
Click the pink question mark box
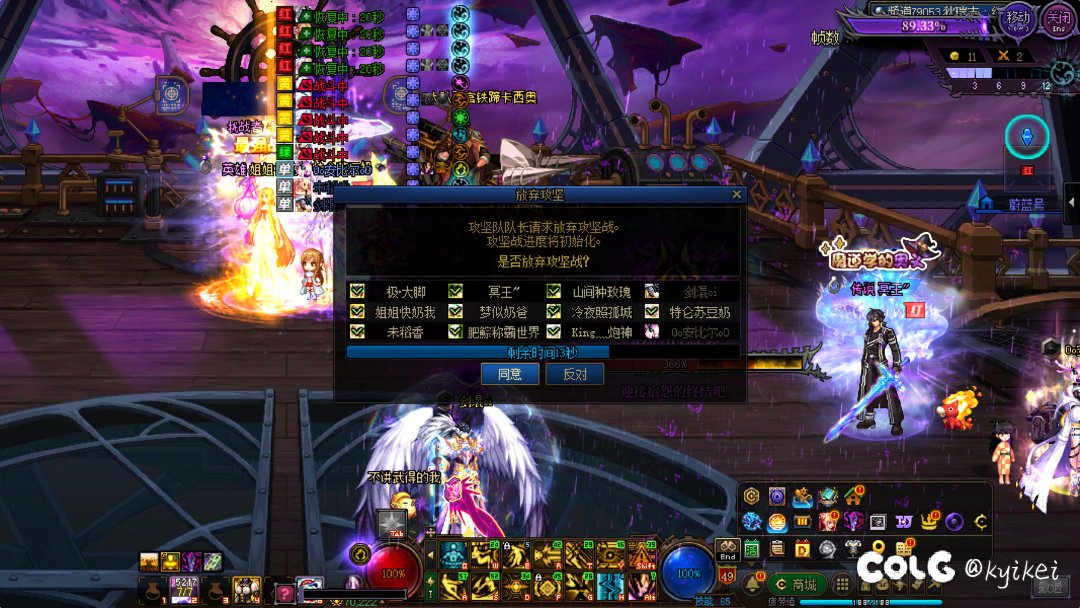point(285,592)
